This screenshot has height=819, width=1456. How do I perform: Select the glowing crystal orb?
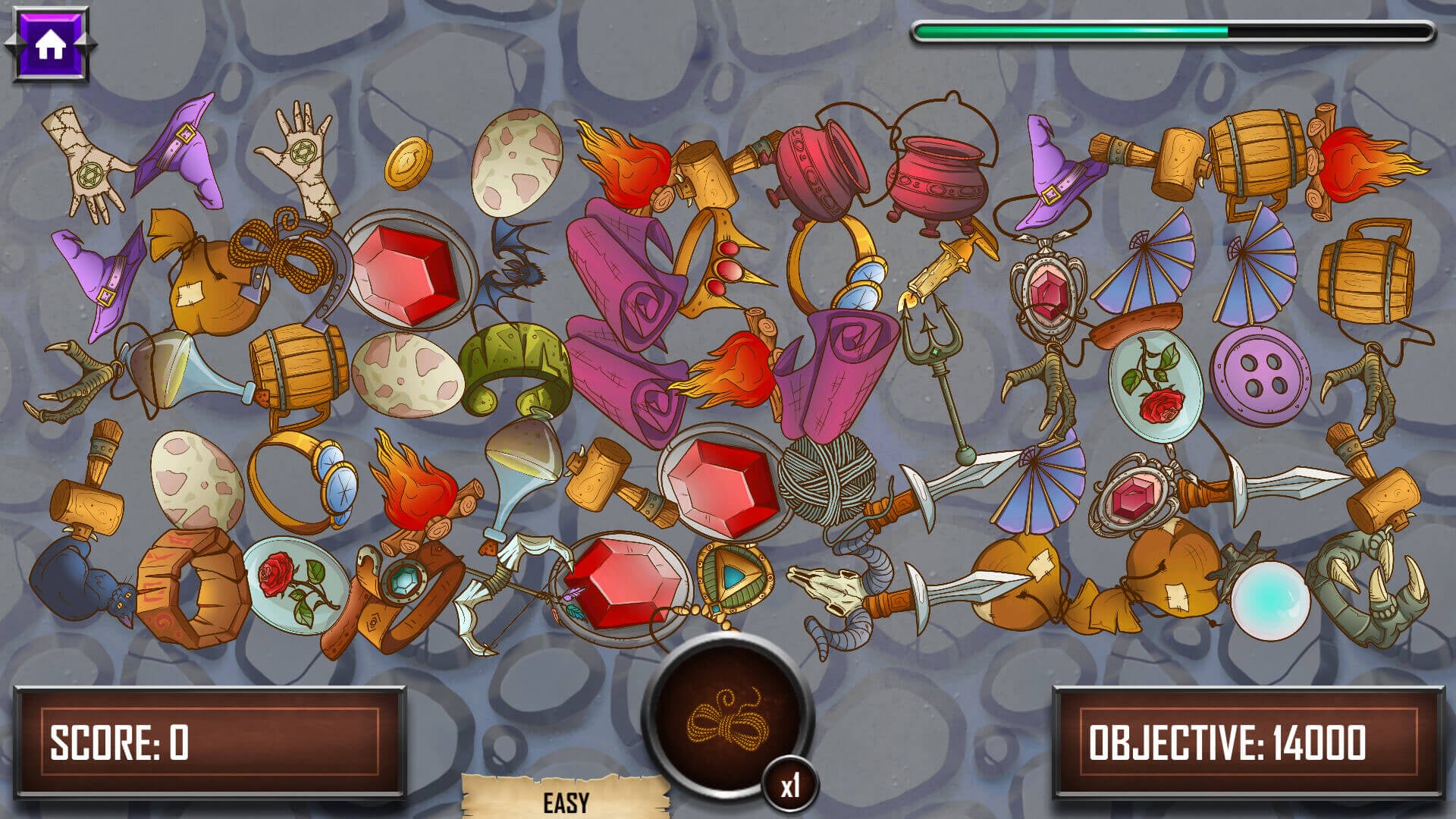tap(1269, 600)
